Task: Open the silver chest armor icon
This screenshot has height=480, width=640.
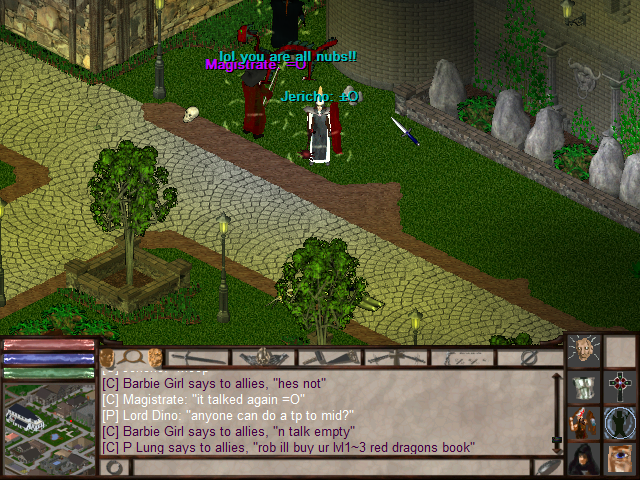Action: [x=583, y=386]
